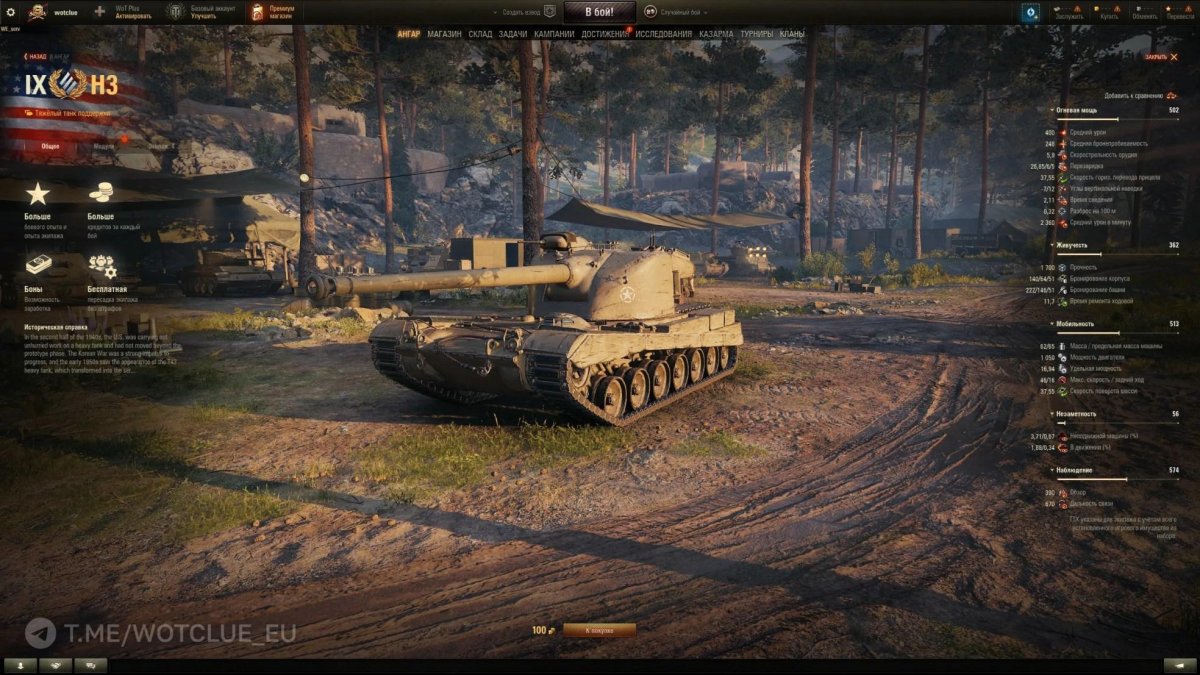Close the vehicle preview with ЗАКРЫТЬ

[1155, 57]
